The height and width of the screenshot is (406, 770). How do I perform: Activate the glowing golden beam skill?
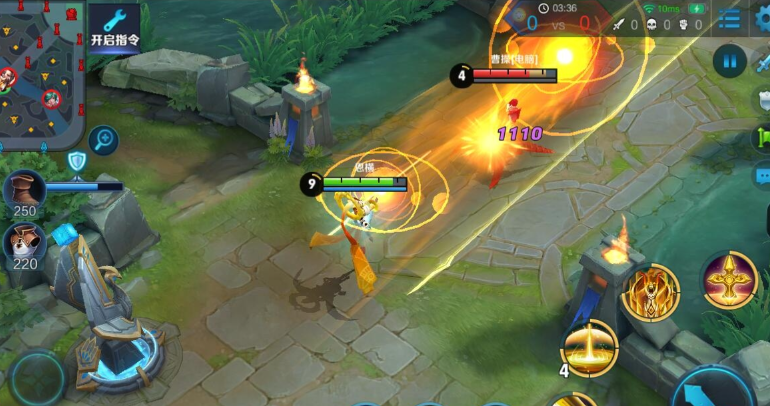[x=589, y=347]
